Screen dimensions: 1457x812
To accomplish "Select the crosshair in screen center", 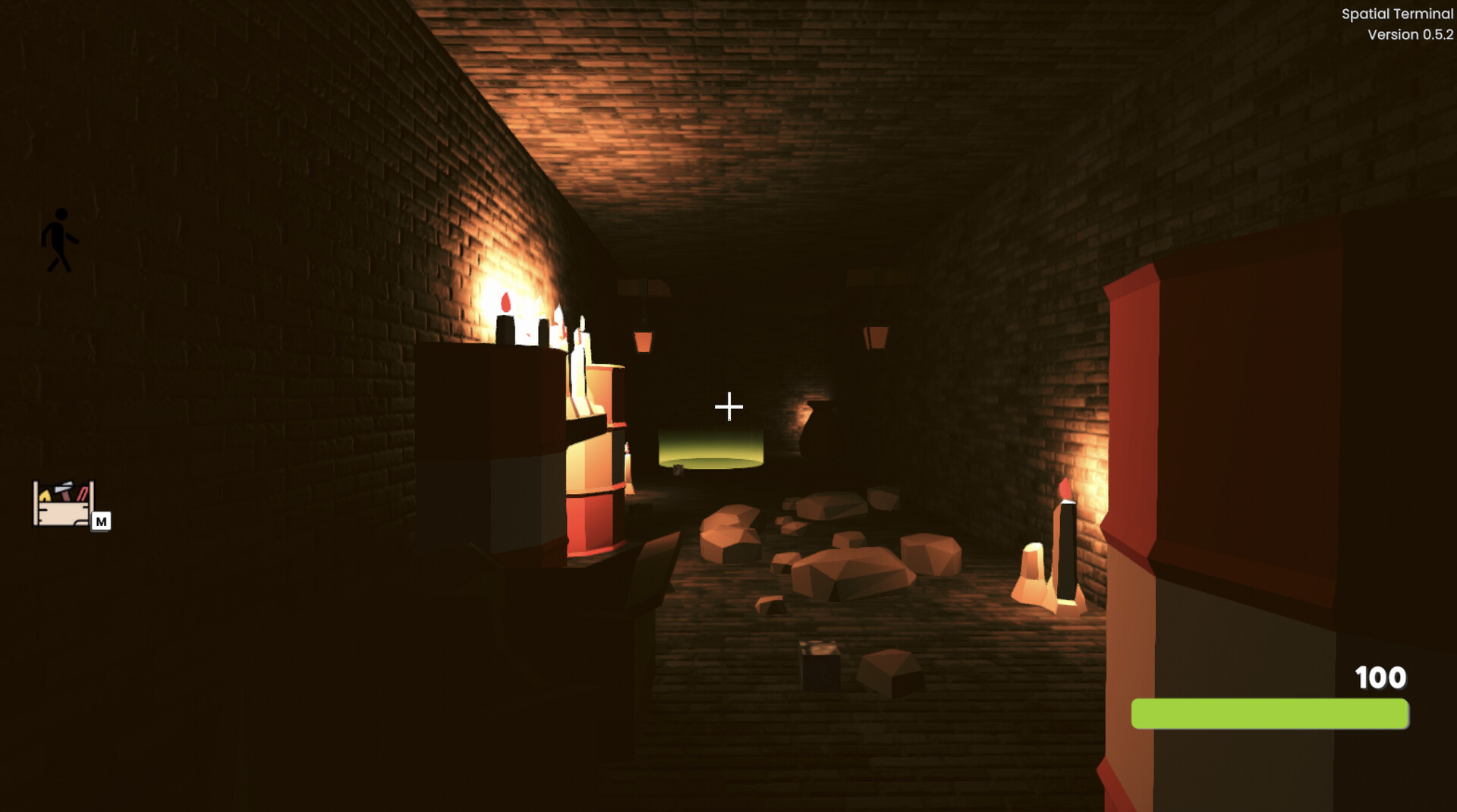I will (728, 407).
